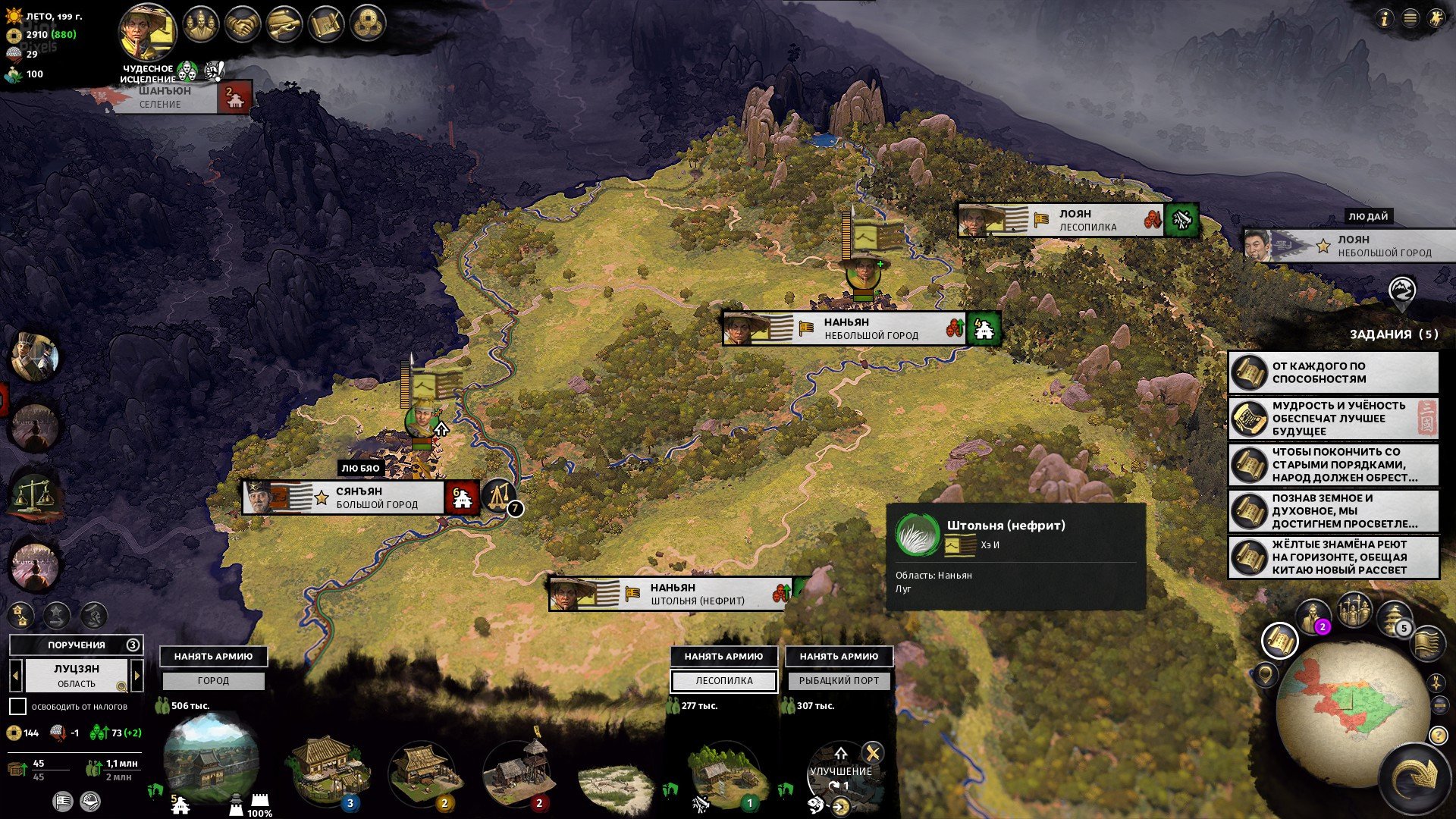Click the question mark help icon beside minimap

1438,736
